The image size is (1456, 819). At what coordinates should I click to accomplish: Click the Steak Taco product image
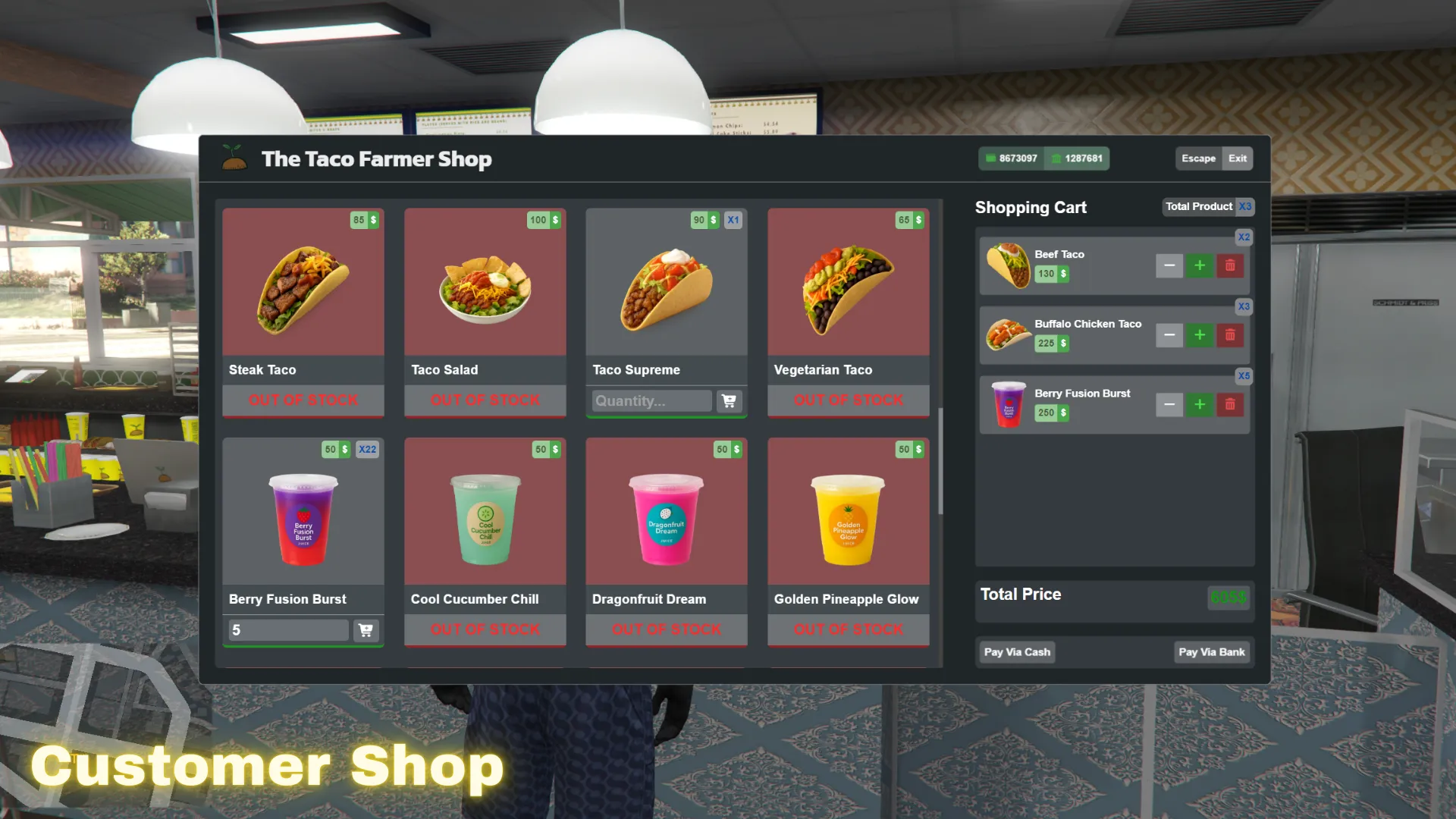[x=303, y=284]
